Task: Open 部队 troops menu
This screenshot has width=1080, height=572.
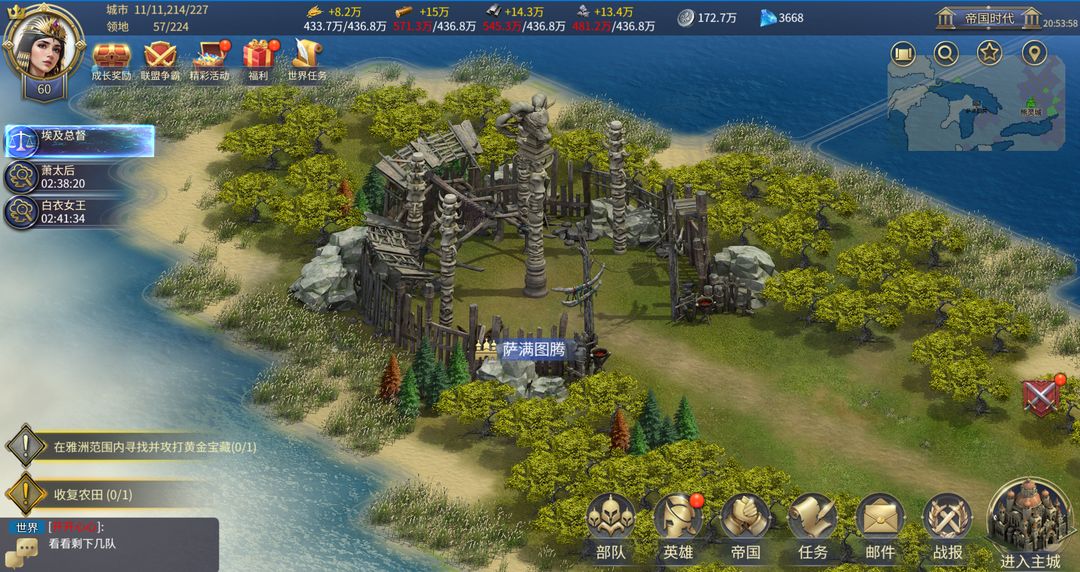Action: [610, 524]
